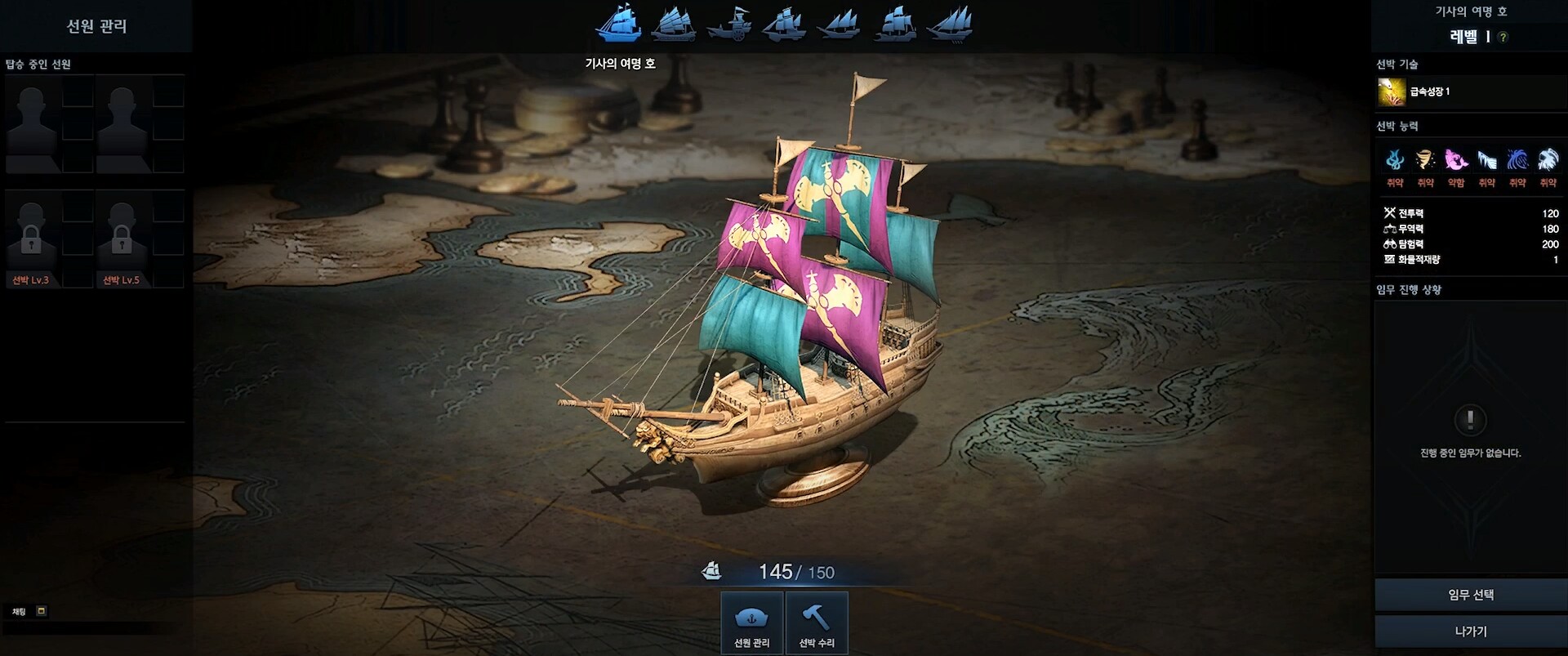
Task: Choose the wheeled ship with a flag
Action: point(728,25)
